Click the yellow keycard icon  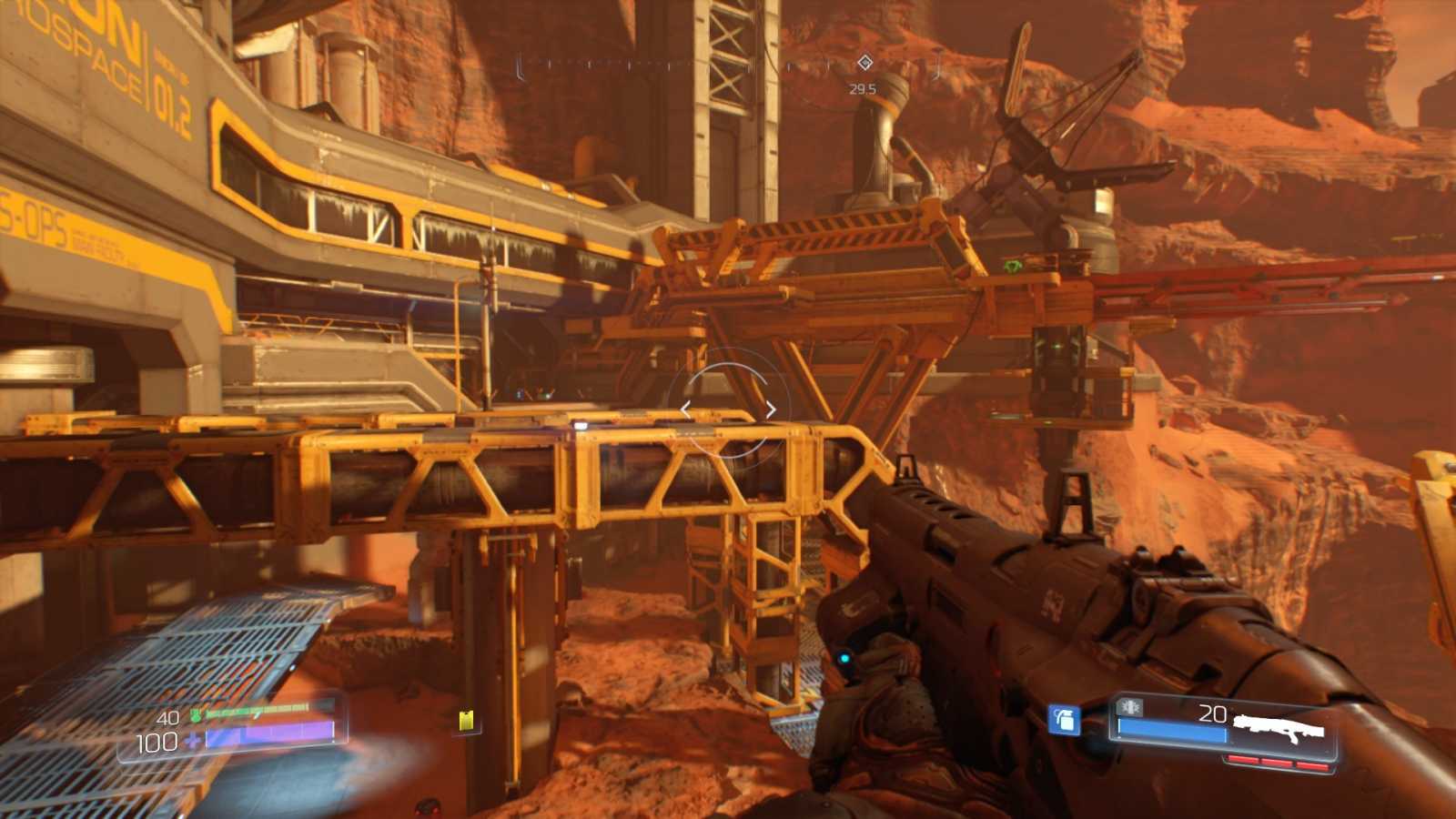tap(467, 722)
